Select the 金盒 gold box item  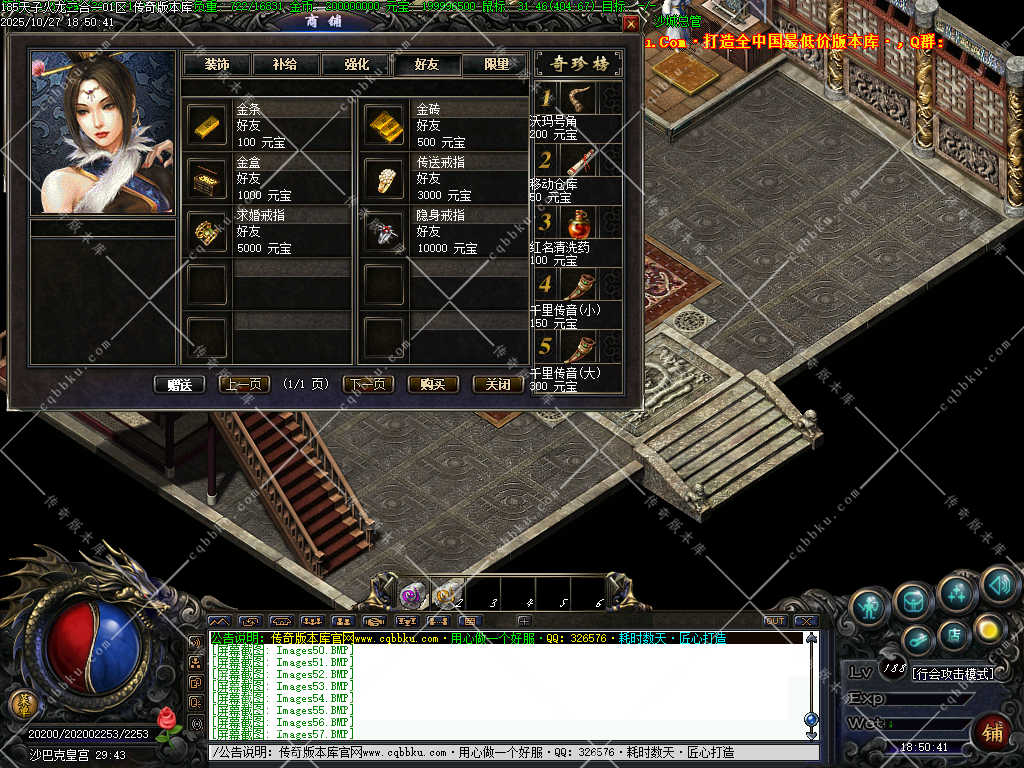coord(208,179)
